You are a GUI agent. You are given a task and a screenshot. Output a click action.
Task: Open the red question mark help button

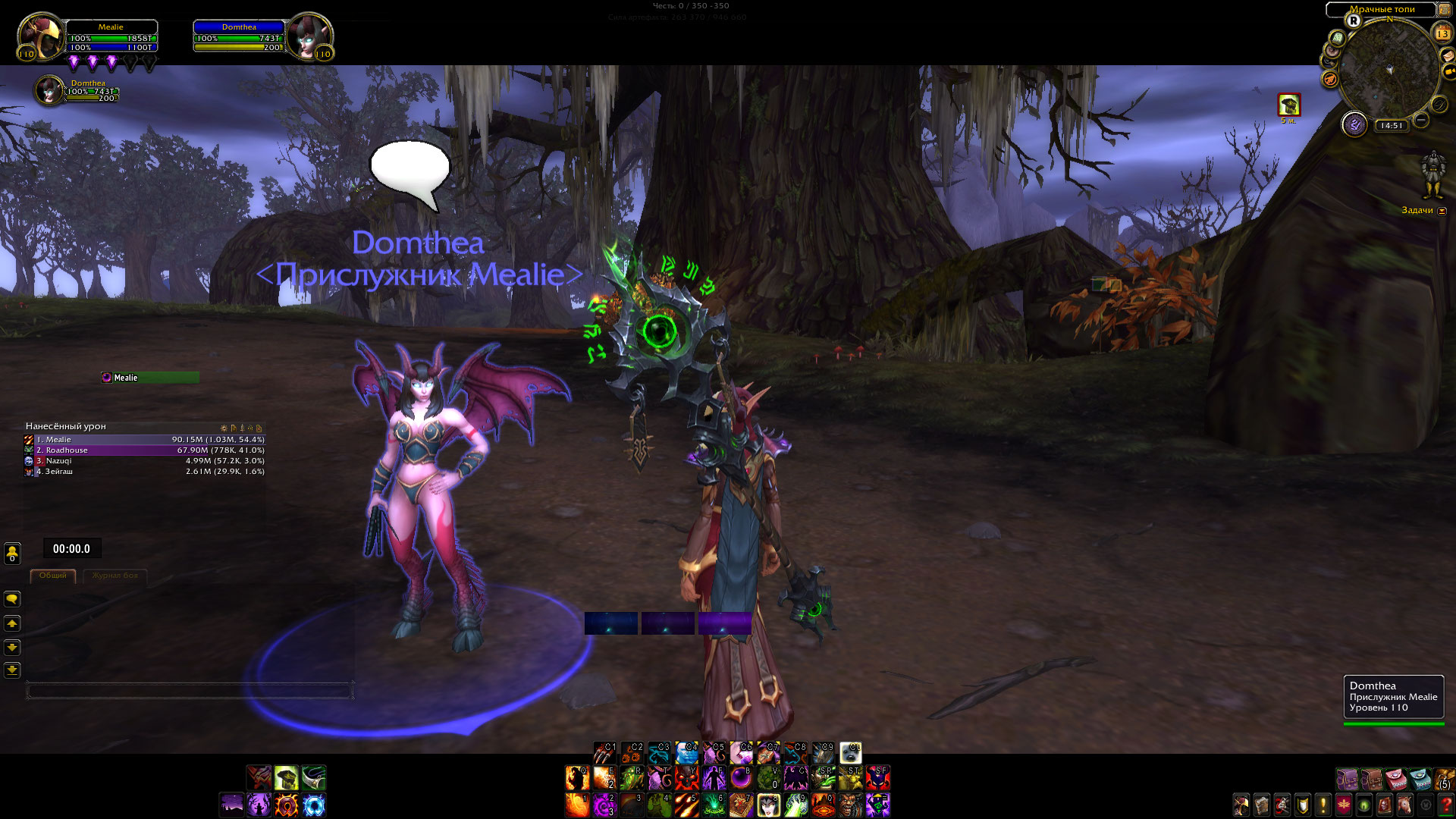point(1446,804)
